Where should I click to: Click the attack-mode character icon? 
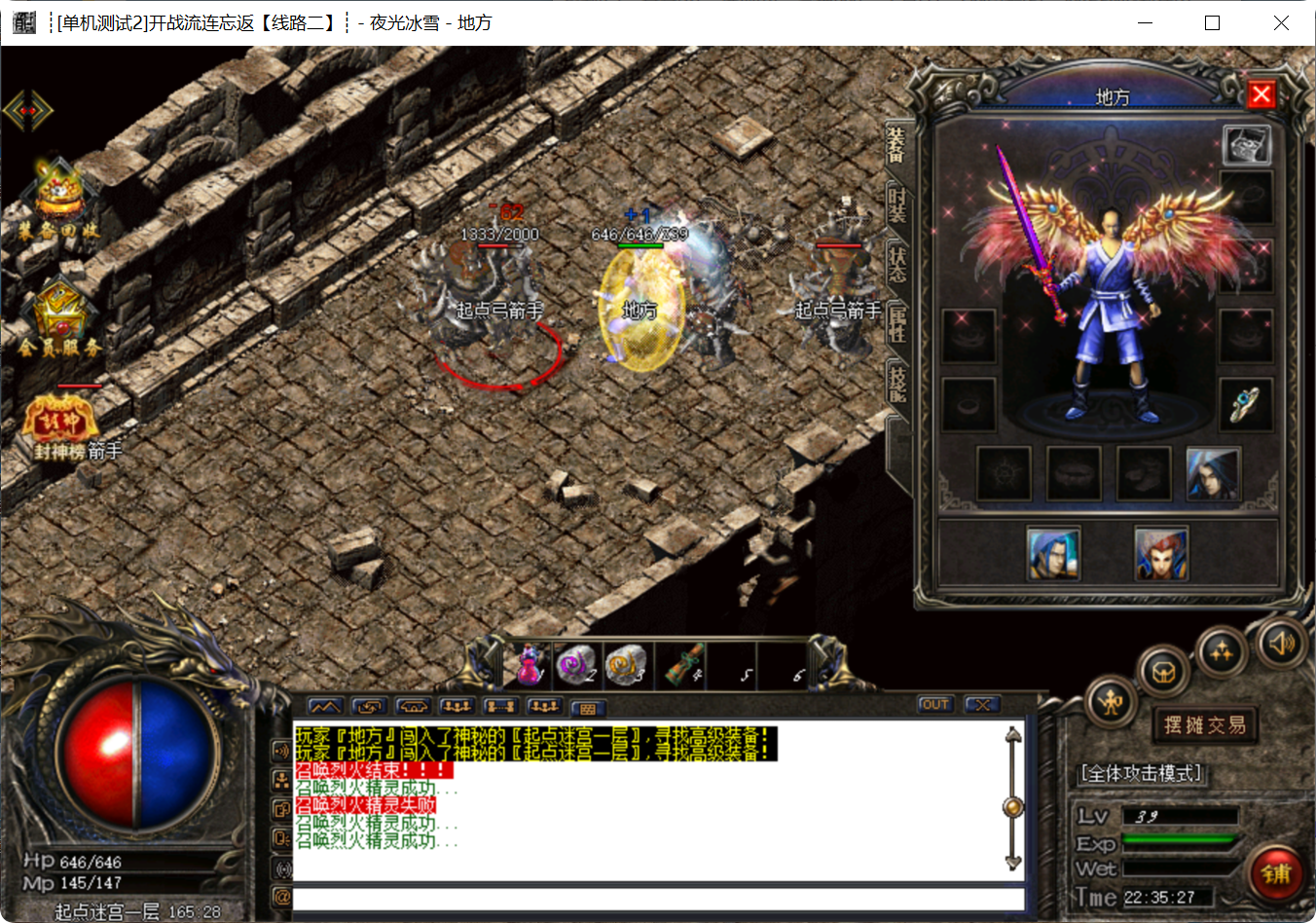[1112, 704]
